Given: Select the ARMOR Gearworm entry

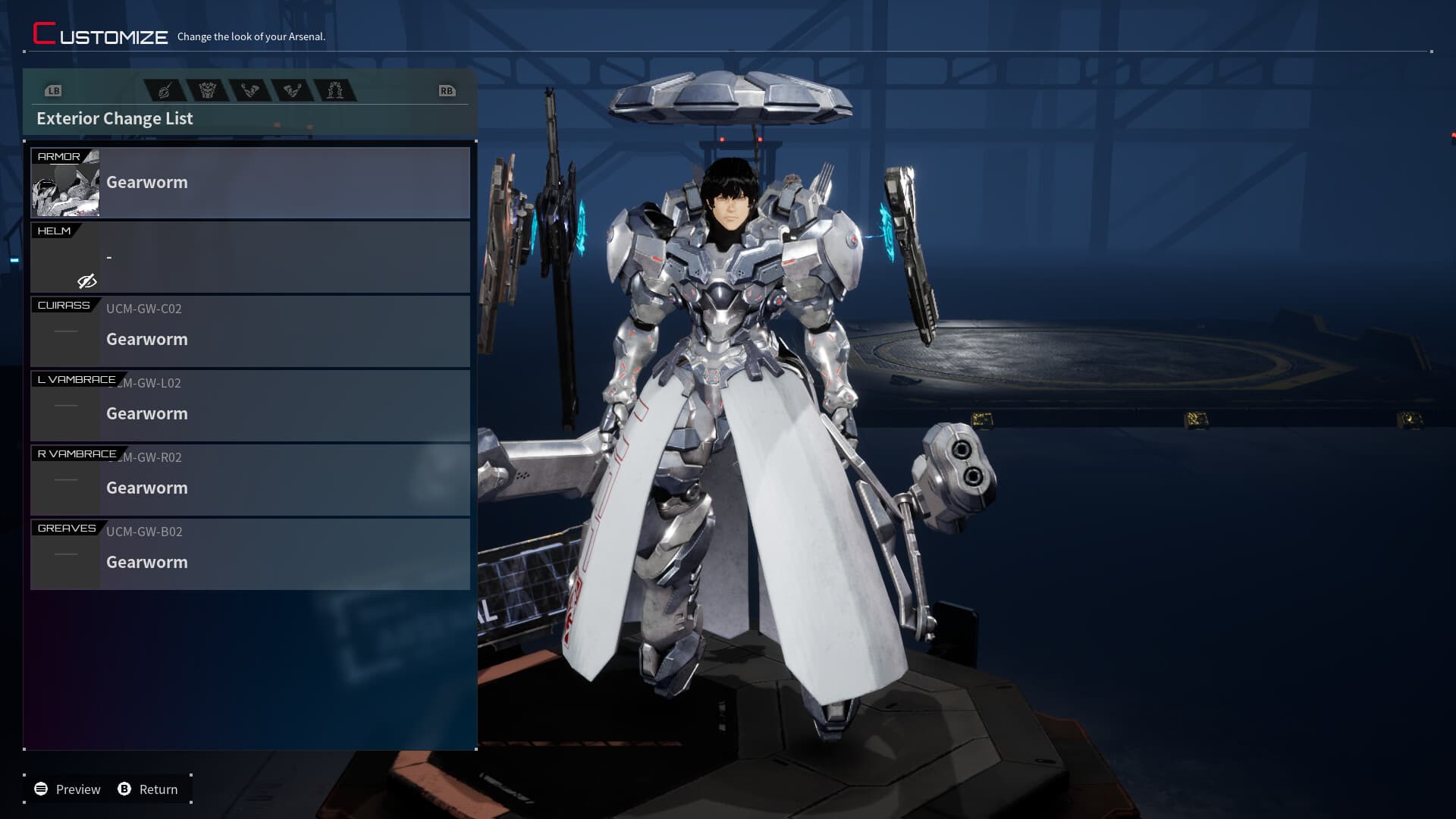Looking at the screenshot, I should (x=250, y=182).
